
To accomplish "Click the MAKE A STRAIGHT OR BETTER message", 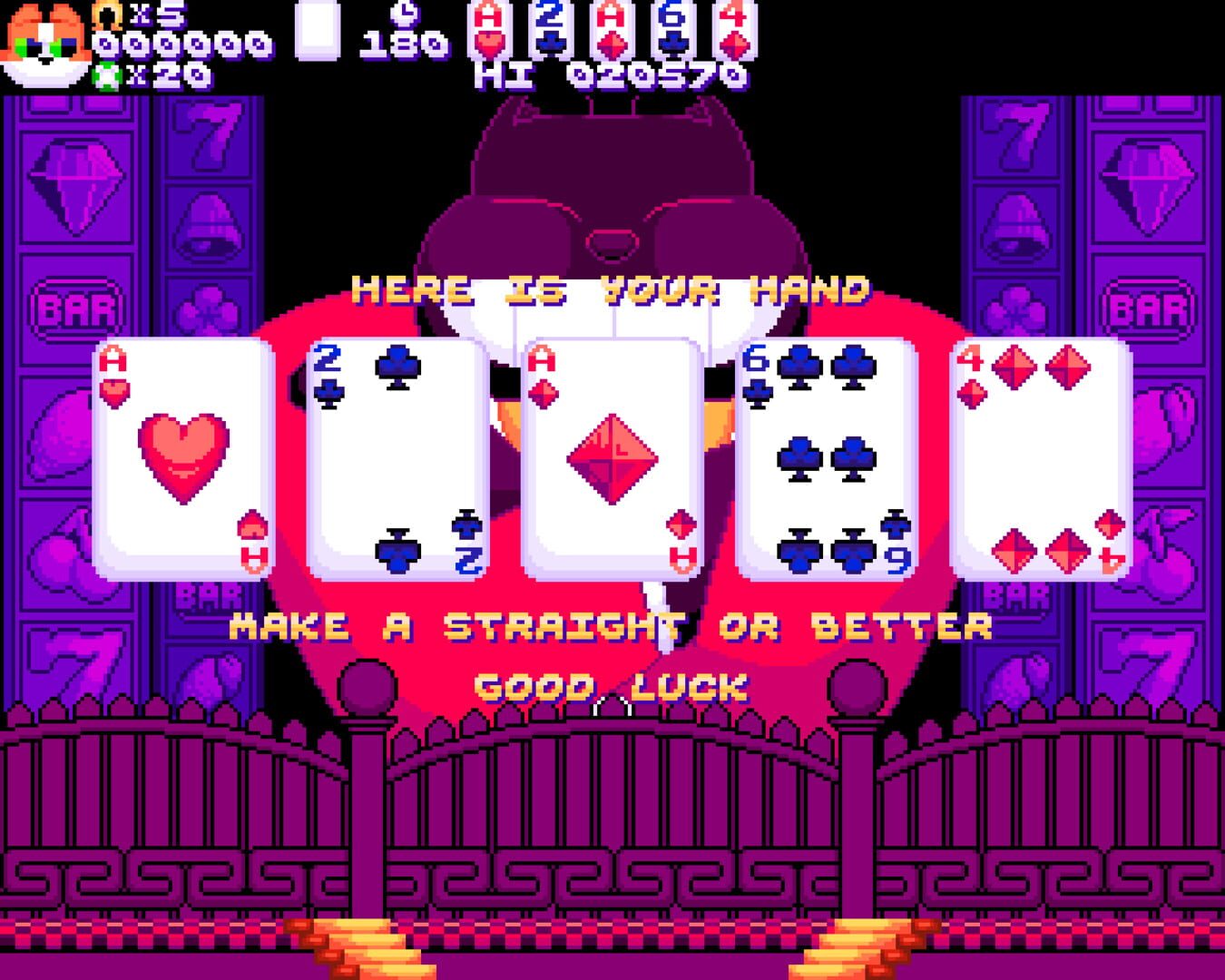I will [x=610, y=624].
